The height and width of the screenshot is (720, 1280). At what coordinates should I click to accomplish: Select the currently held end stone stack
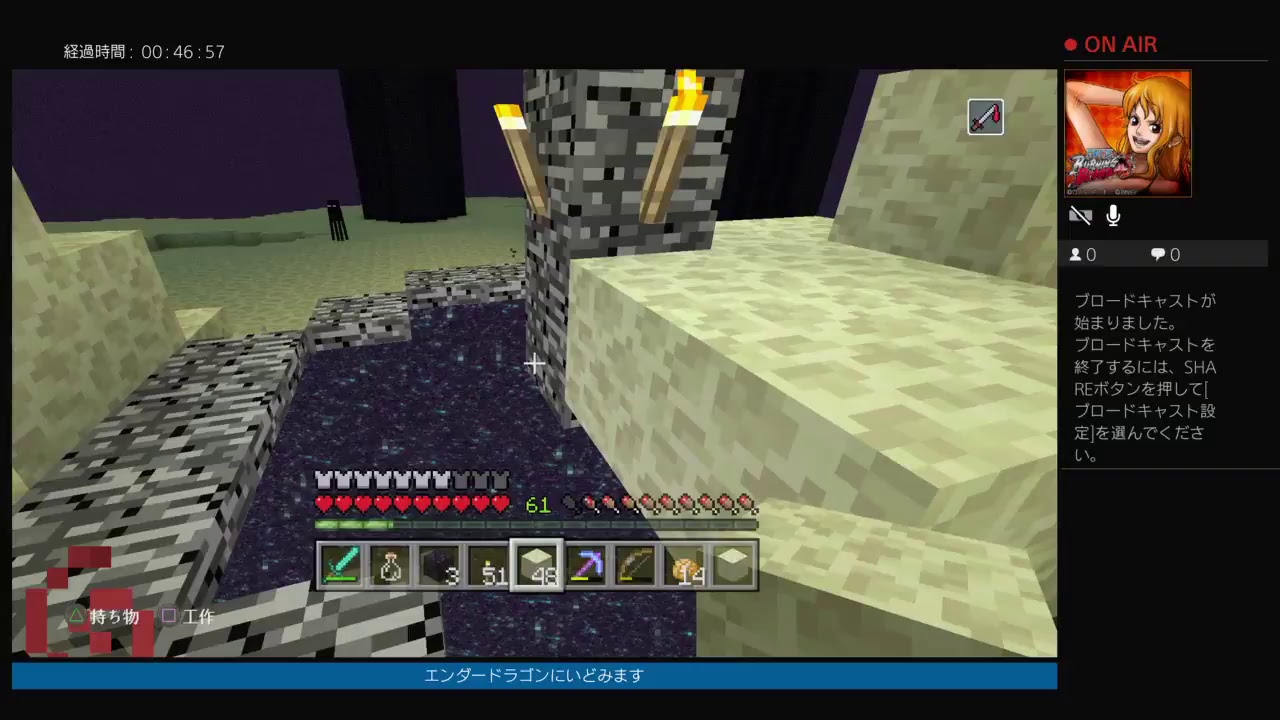pyautogui.click(x=537, y=565)
